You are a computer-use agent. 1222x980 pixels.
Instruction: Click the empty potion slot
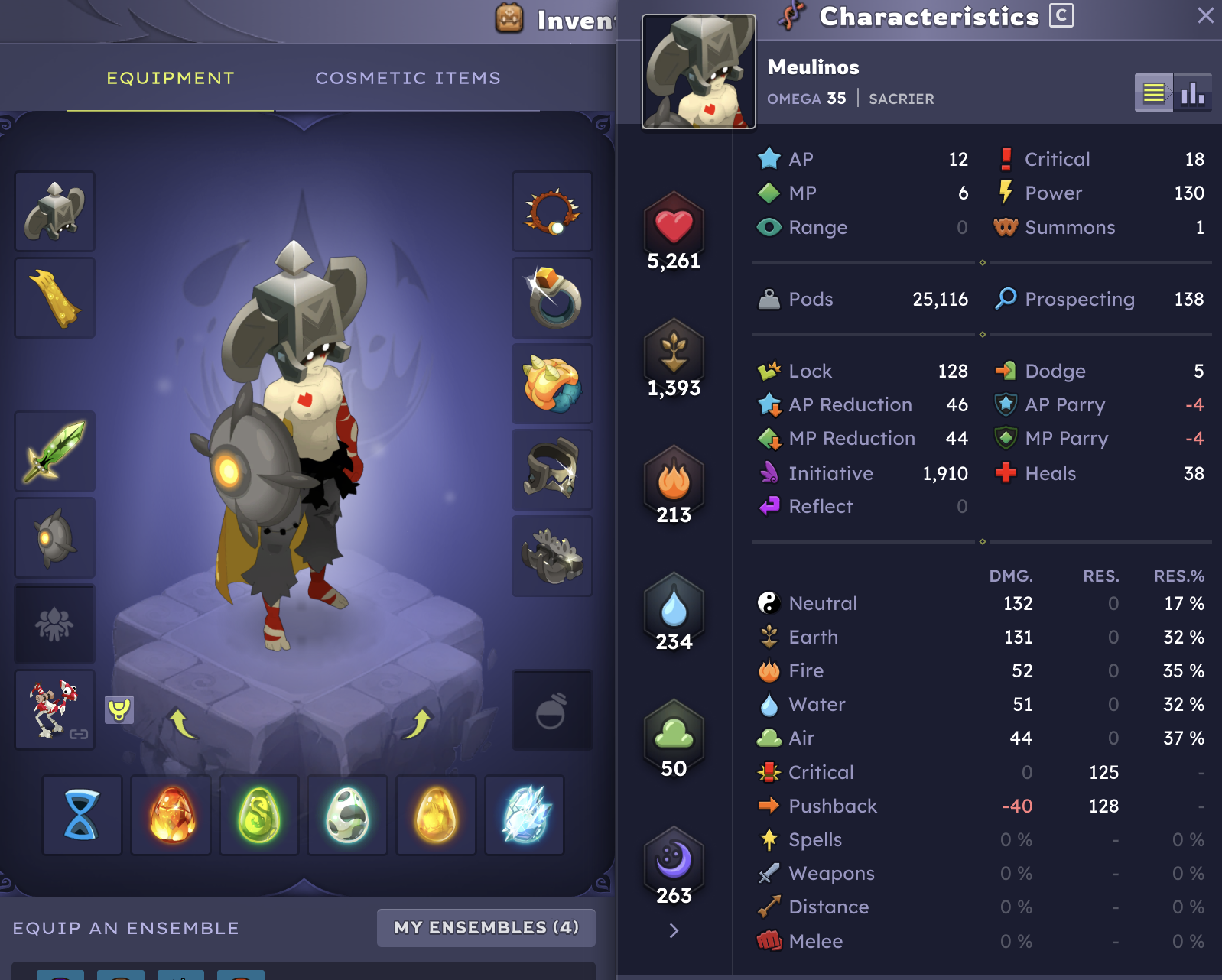point(551,709)
